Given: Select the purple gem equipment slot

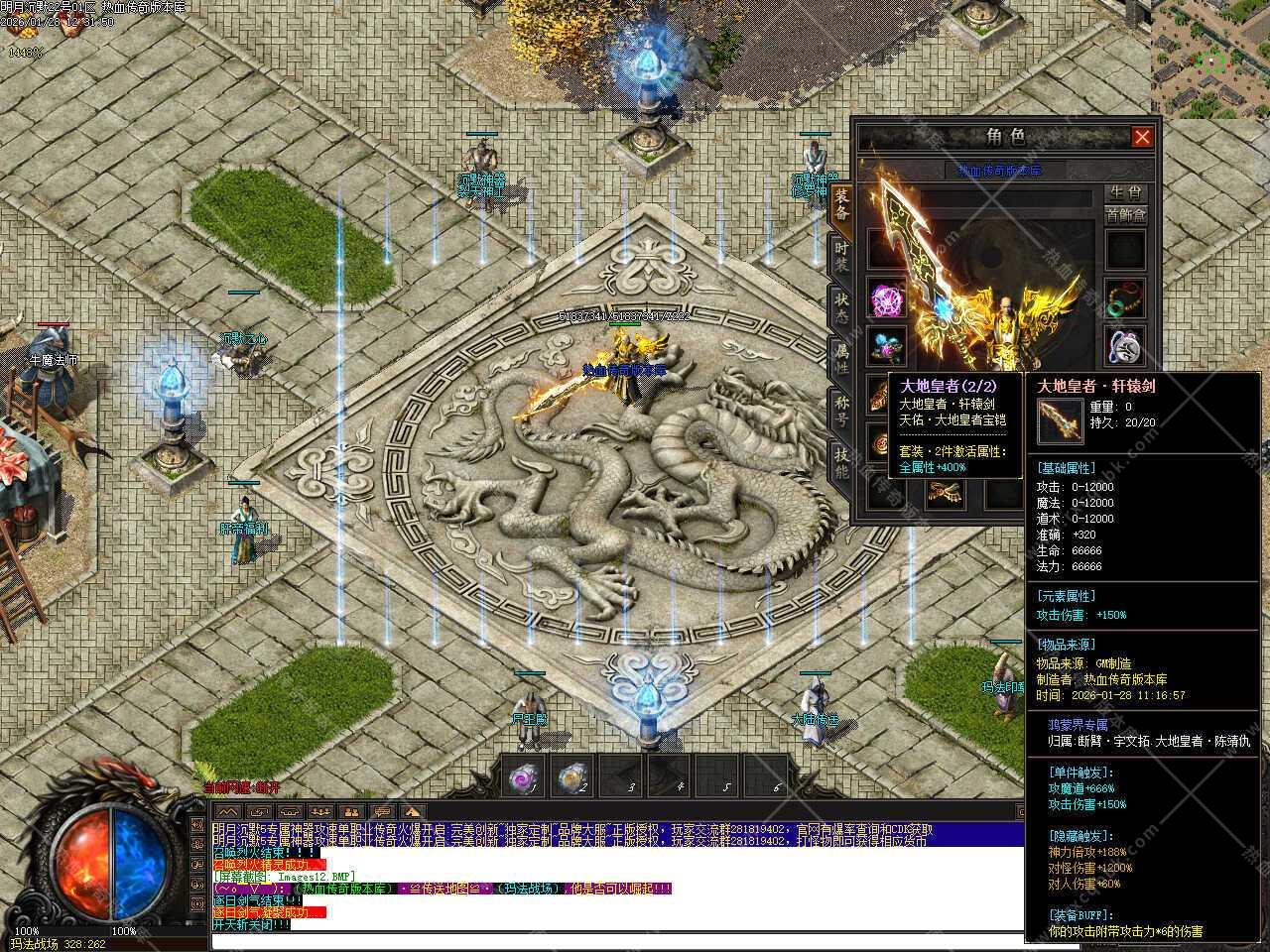Looking at the screenshot, I should [887, 297].
